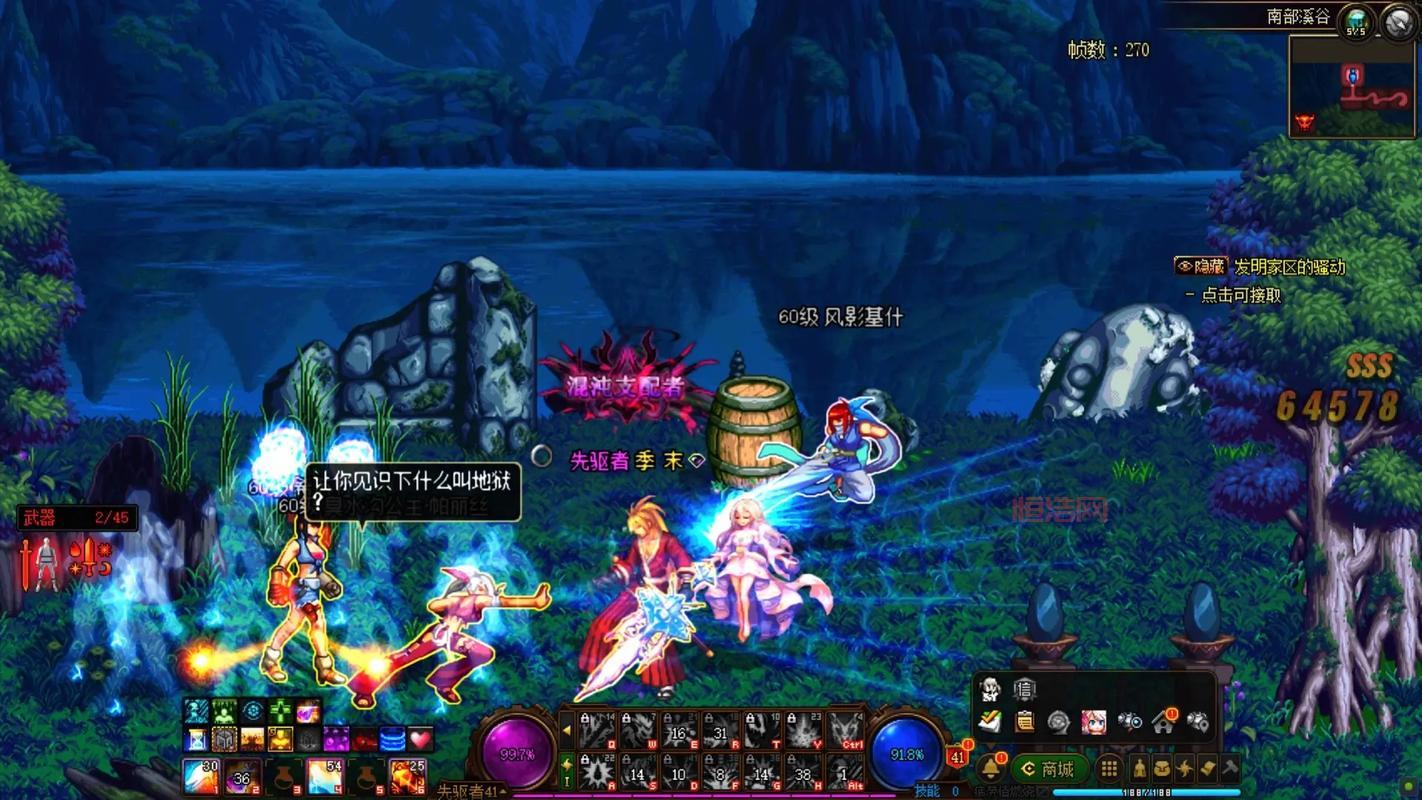Image resolution: width=1422 pixels, height=800 pixels.
Task: Open the 商城 shop
Action: click(1048, 769)
